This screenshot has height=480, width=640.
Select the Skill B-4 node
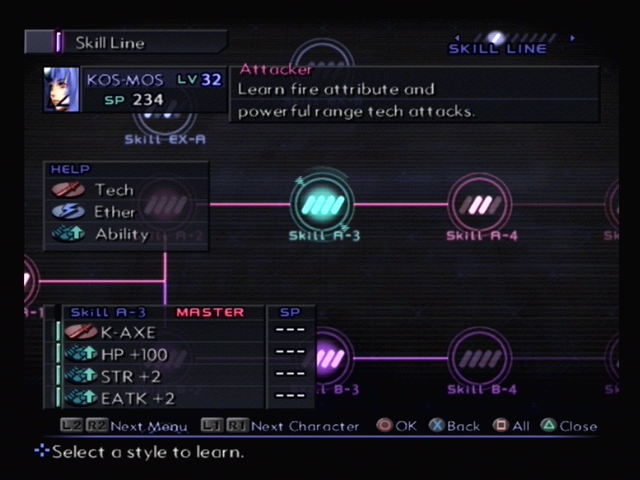[480, 359]
